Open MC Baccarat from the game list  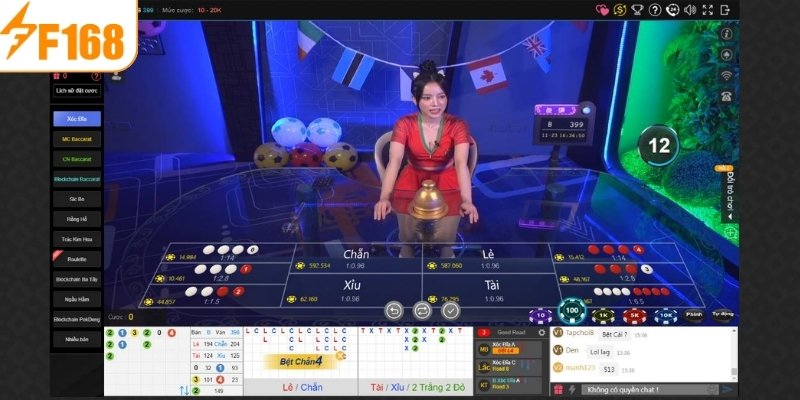(x=77, y=139)
